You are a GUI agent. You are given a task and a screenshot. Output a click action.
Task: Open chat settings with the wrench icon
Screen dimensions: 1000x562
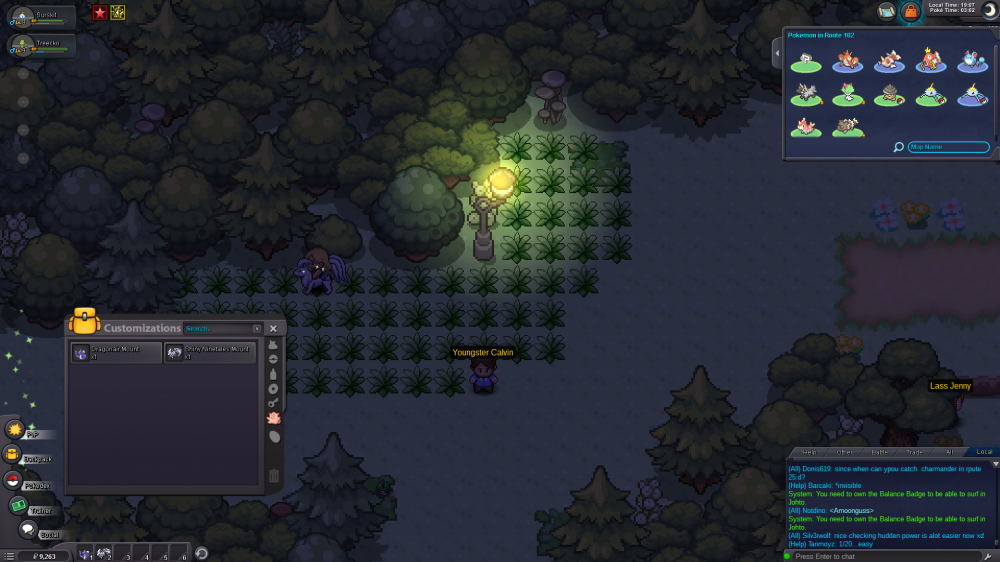point(987,556)
